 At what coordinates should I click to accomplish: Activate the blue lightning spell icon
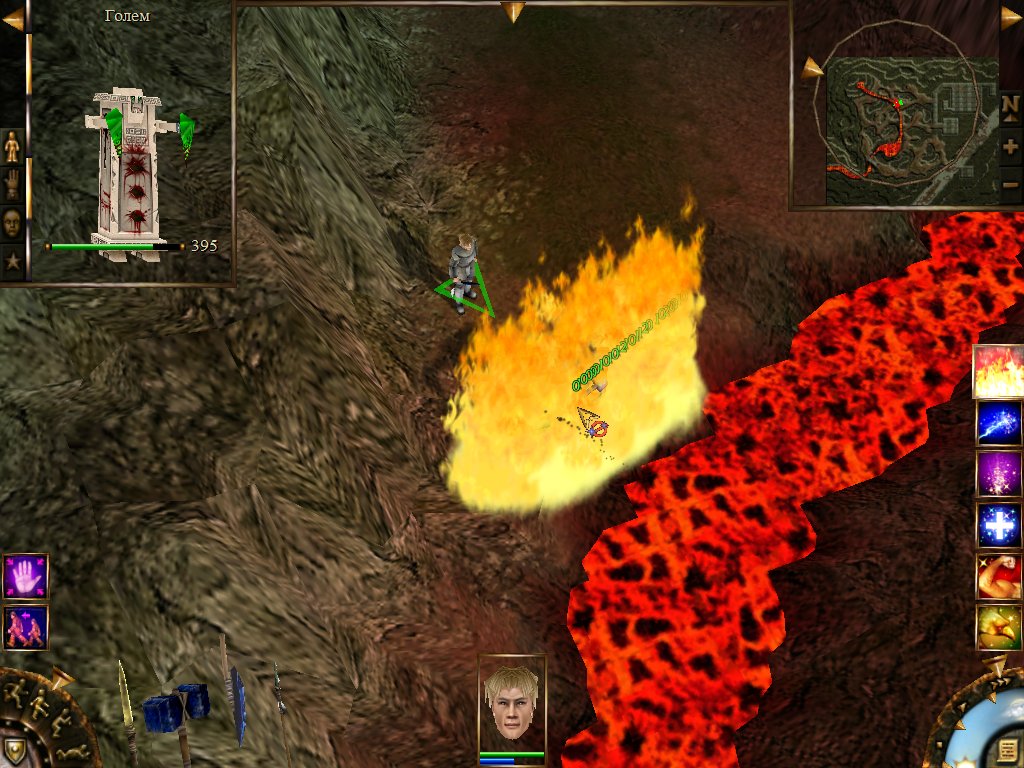point(998,423)
